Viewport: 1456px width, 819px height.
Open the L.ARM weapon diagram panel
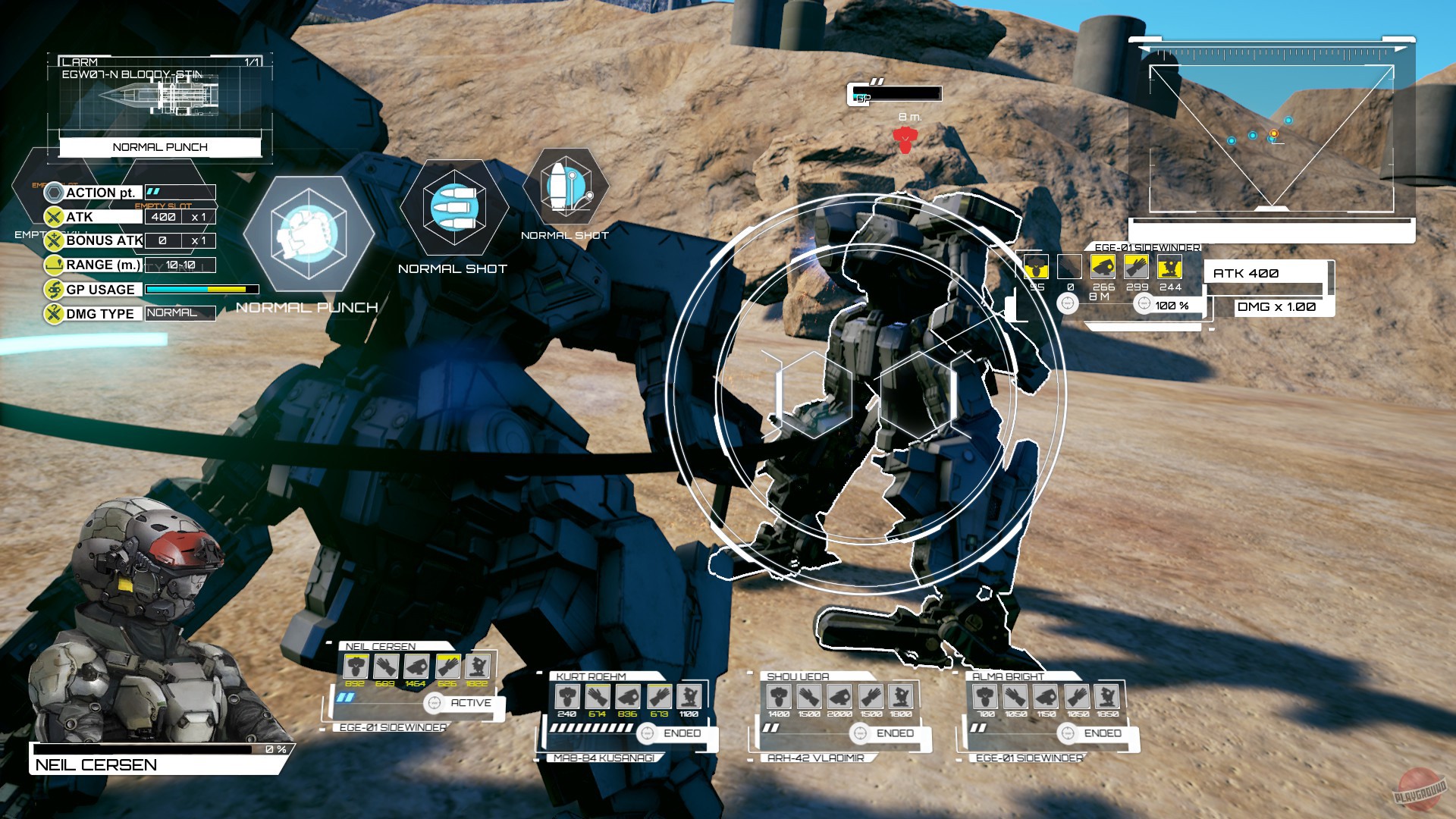159,99
